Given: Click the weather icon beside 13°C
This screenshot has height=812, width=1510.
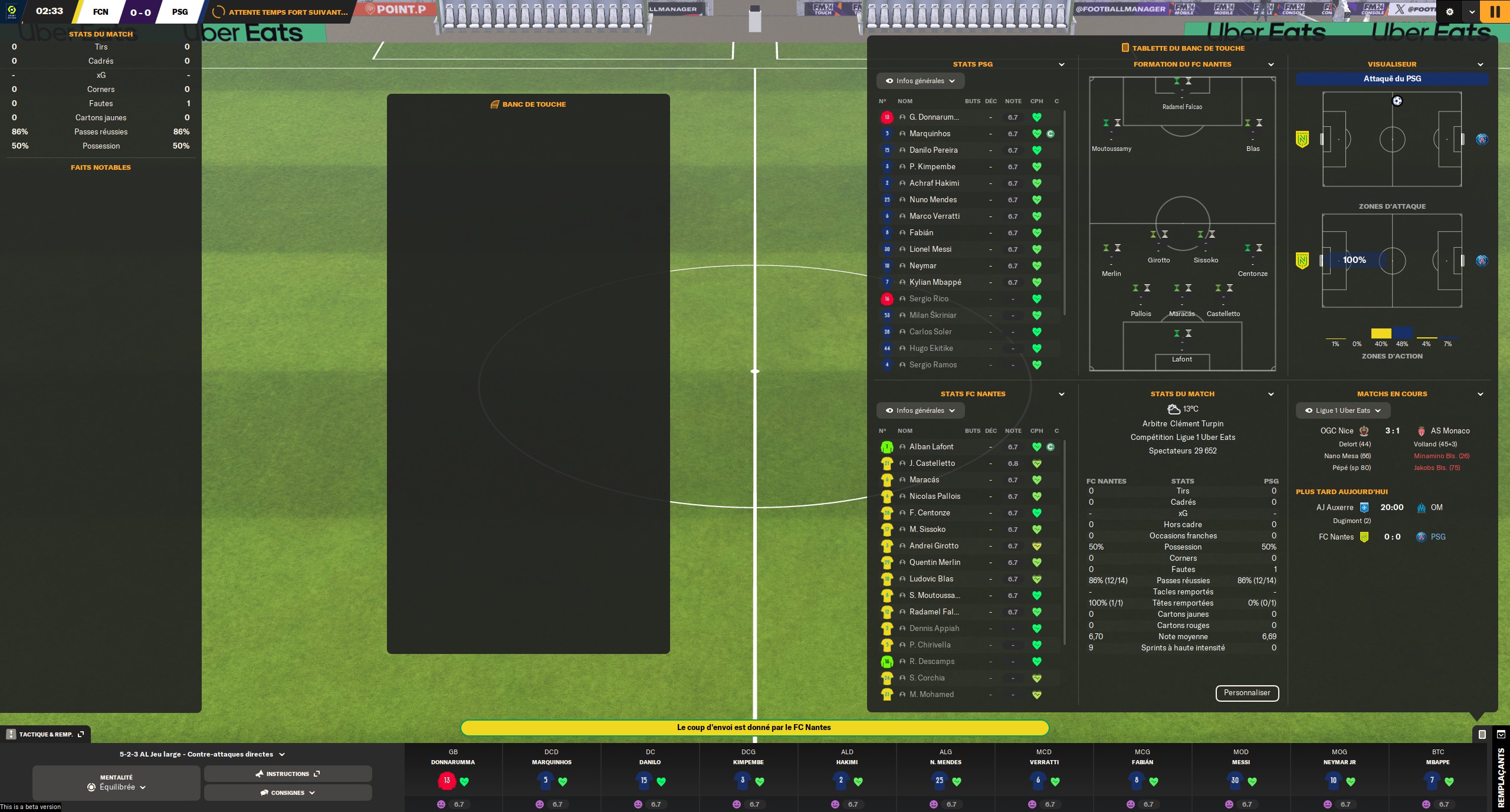Looking at the screenshot, I should [1173, 409].
